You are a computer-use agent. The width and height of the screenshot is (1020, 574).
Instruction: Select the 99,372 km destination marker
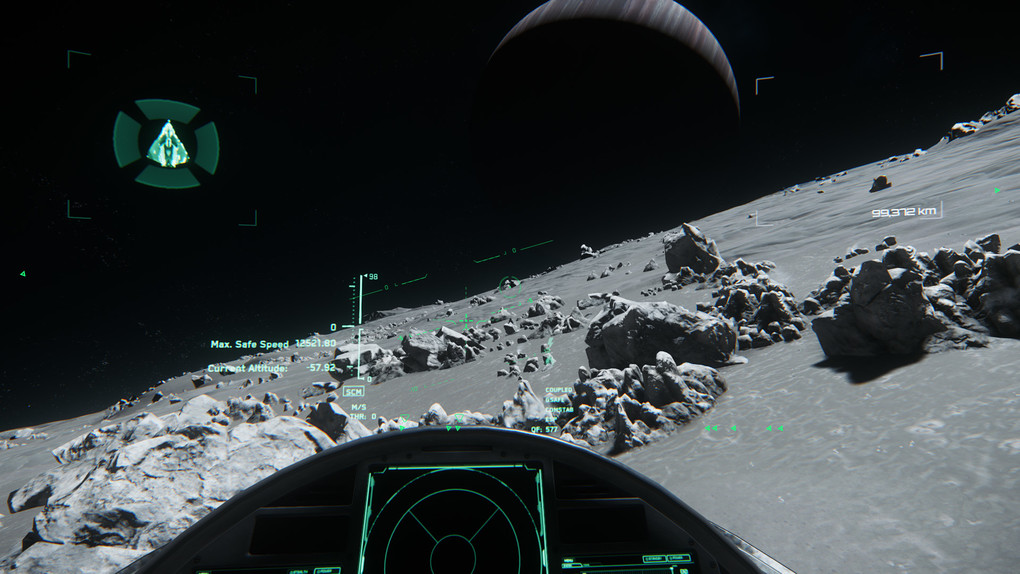click(904, 212)
